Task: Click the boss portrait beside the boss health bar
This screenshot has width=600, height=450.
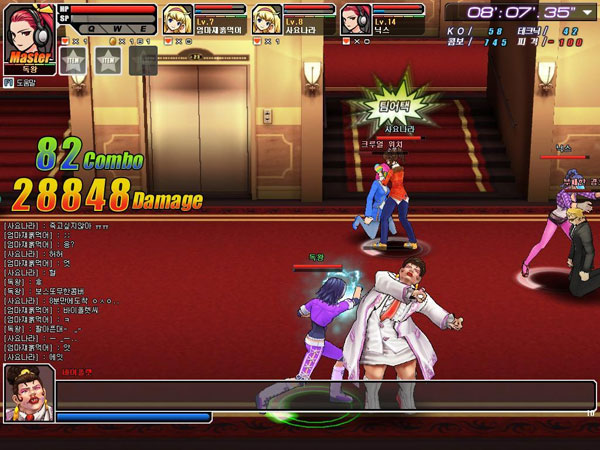Action: tap(28, 392)
